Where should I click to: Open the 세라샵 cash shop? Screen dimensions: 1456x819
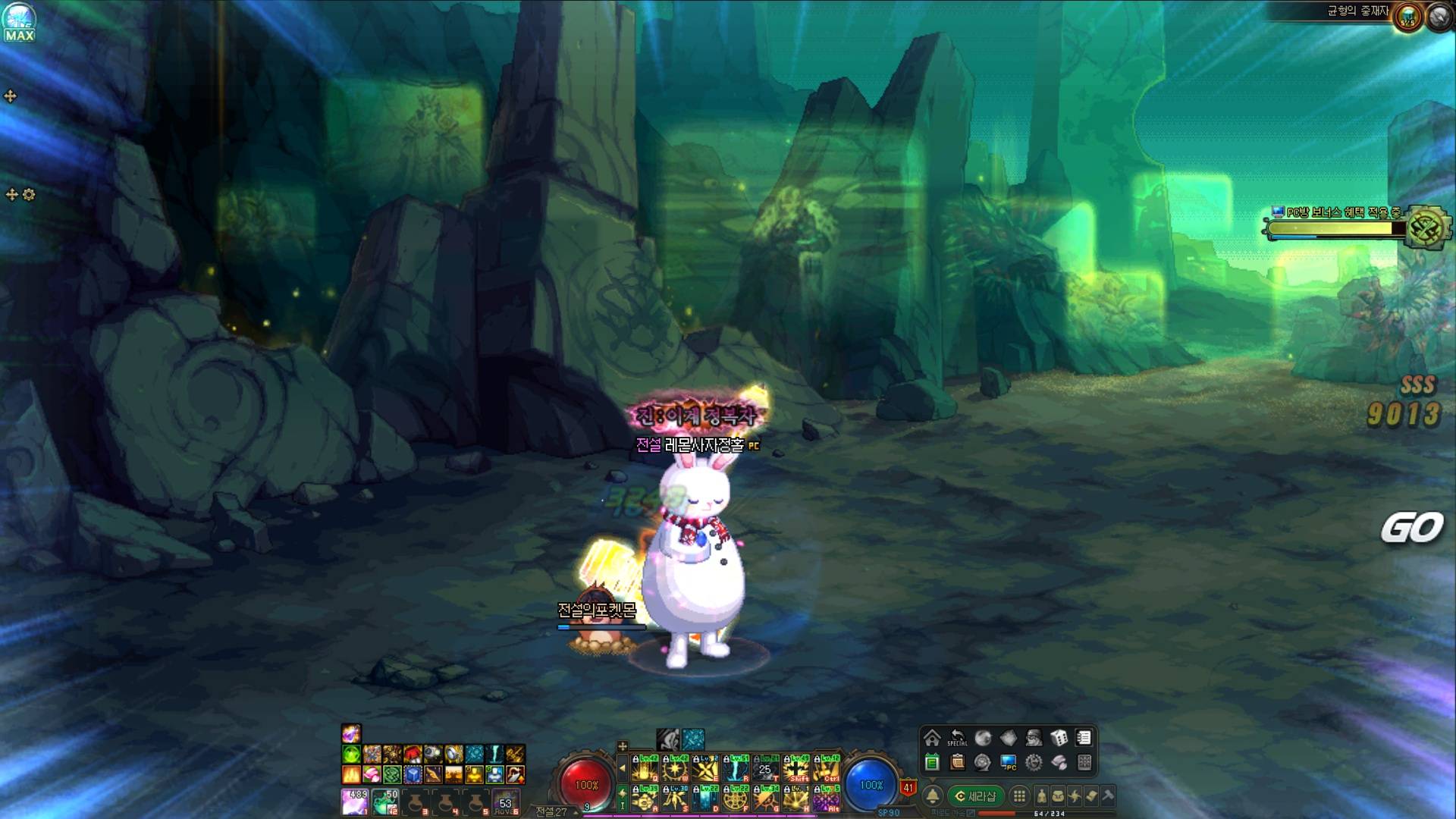975,796
